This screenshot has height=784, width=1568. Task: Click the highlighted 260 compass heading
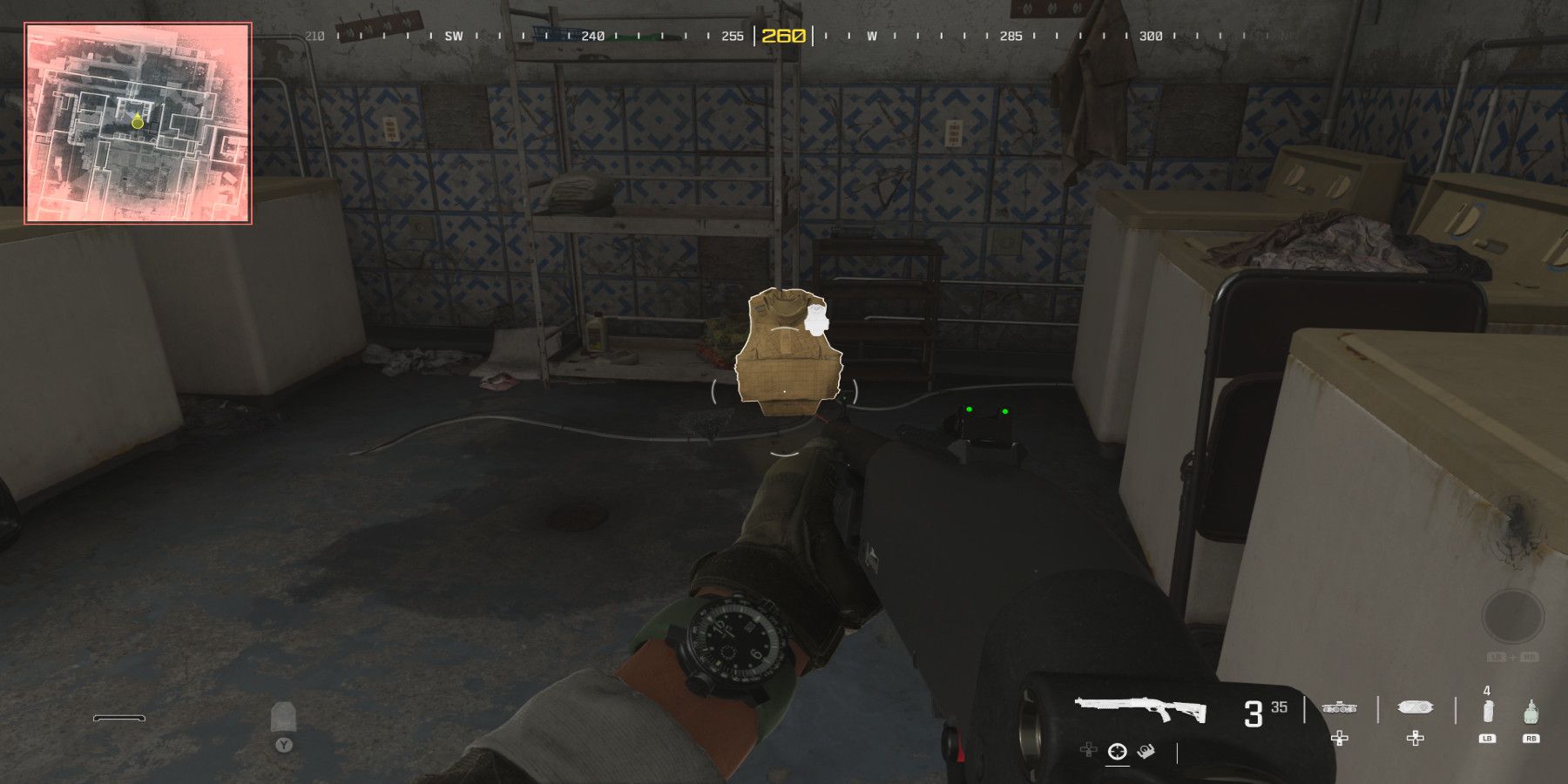(x=782, y=37)
